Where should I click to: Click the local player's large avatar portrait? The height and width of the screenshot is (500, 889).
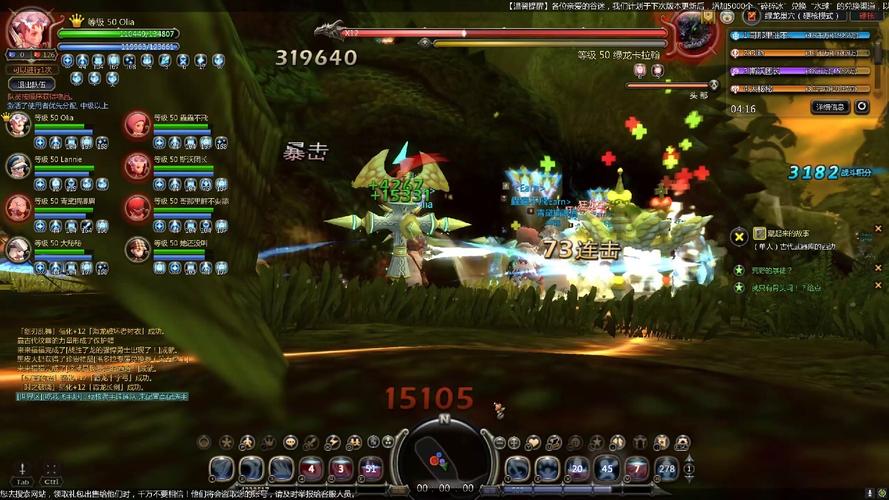(x=28, y=31)
